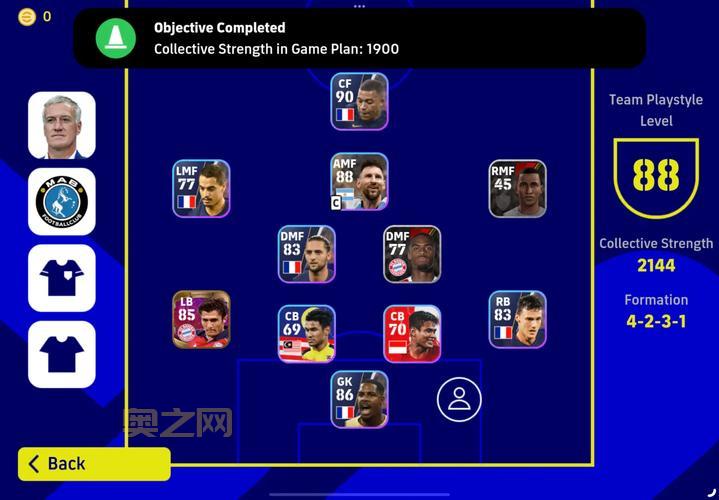The width and height of the screenshot is (719, 500).
Task: Tap the Objective Completed notification banner
Action: tap(359, 38)
